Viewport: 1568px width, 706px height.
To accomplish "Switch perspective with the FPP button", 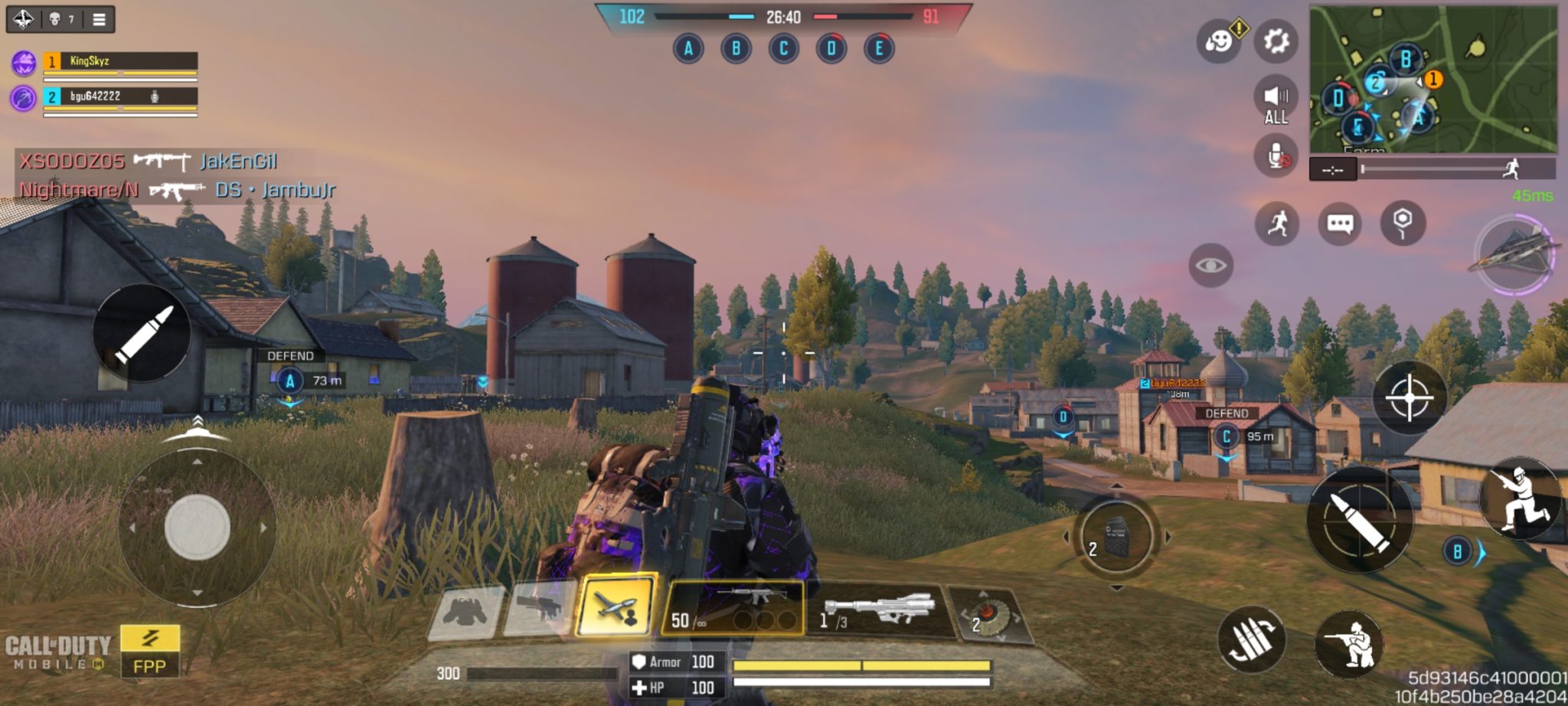I will point(149,651).
